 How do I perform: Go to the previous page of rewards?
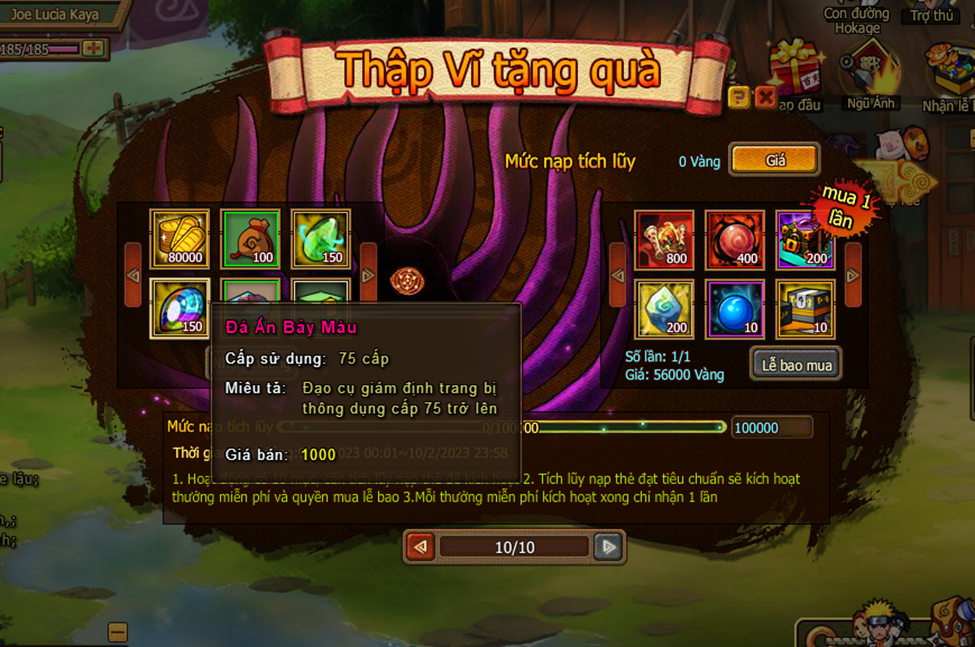click(x=421, y=547)
